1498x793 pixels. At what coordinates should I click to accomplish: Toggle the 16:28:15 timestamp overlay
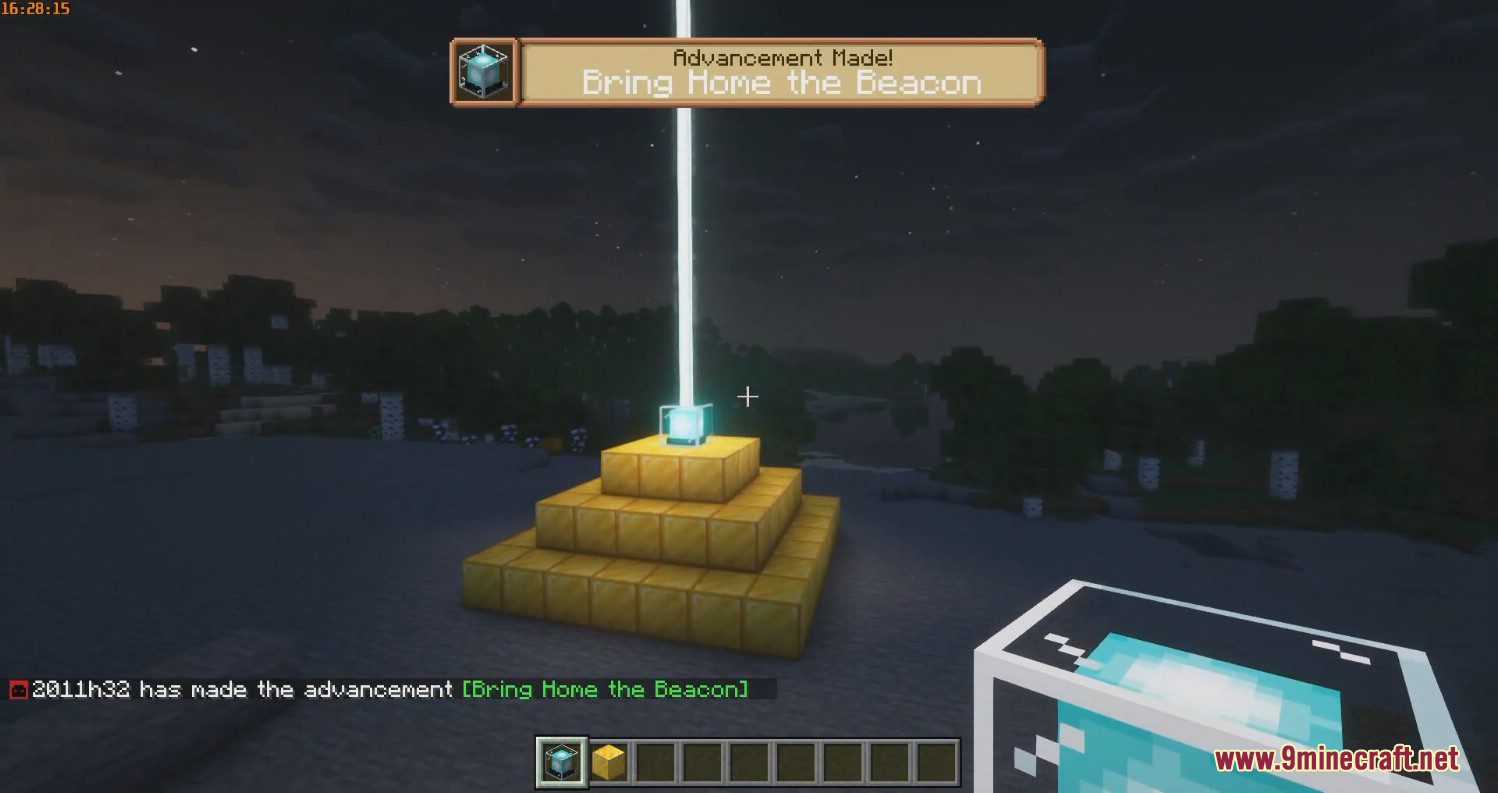click(x=33, y=8)
